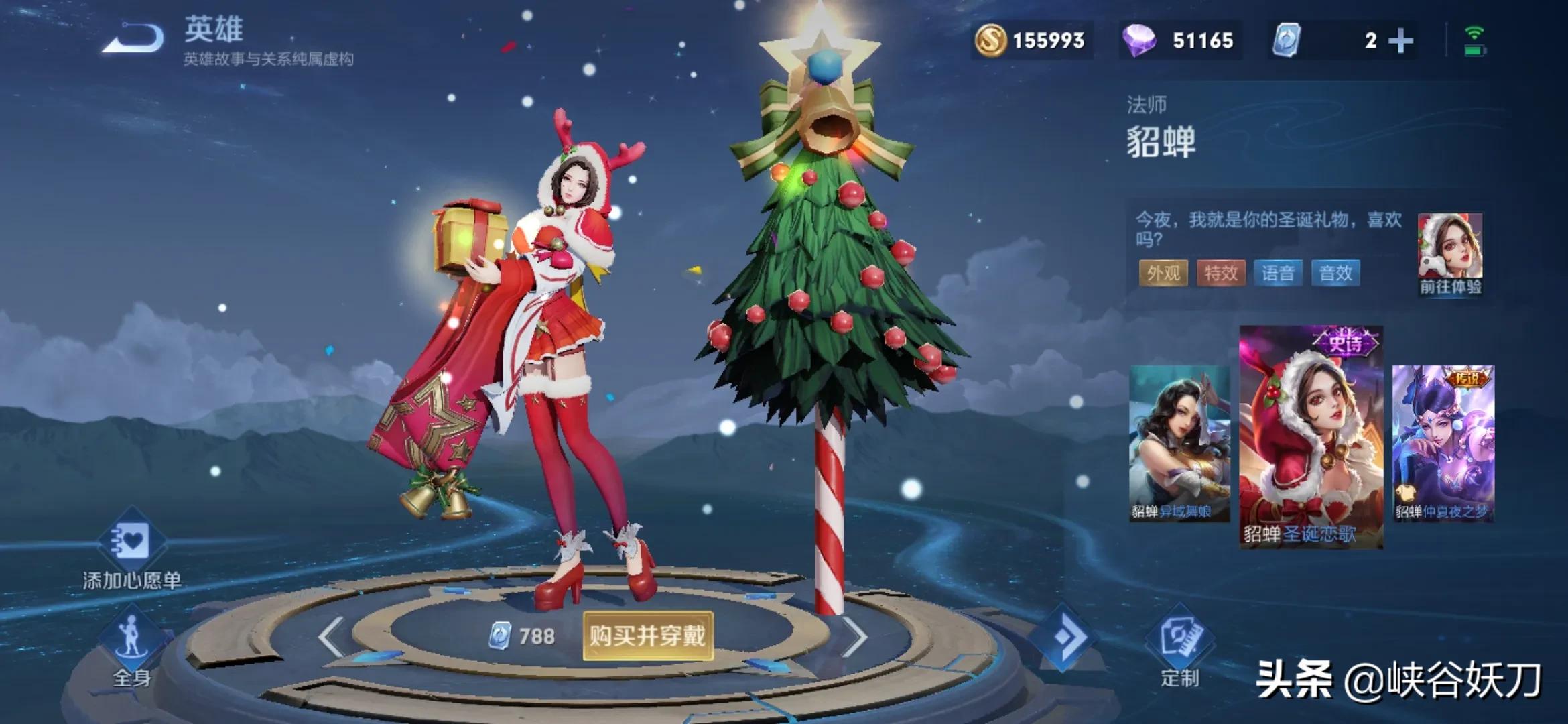Choose the 貂蝉 圣诞恋歌 skin card

(x=1311, y=437)
